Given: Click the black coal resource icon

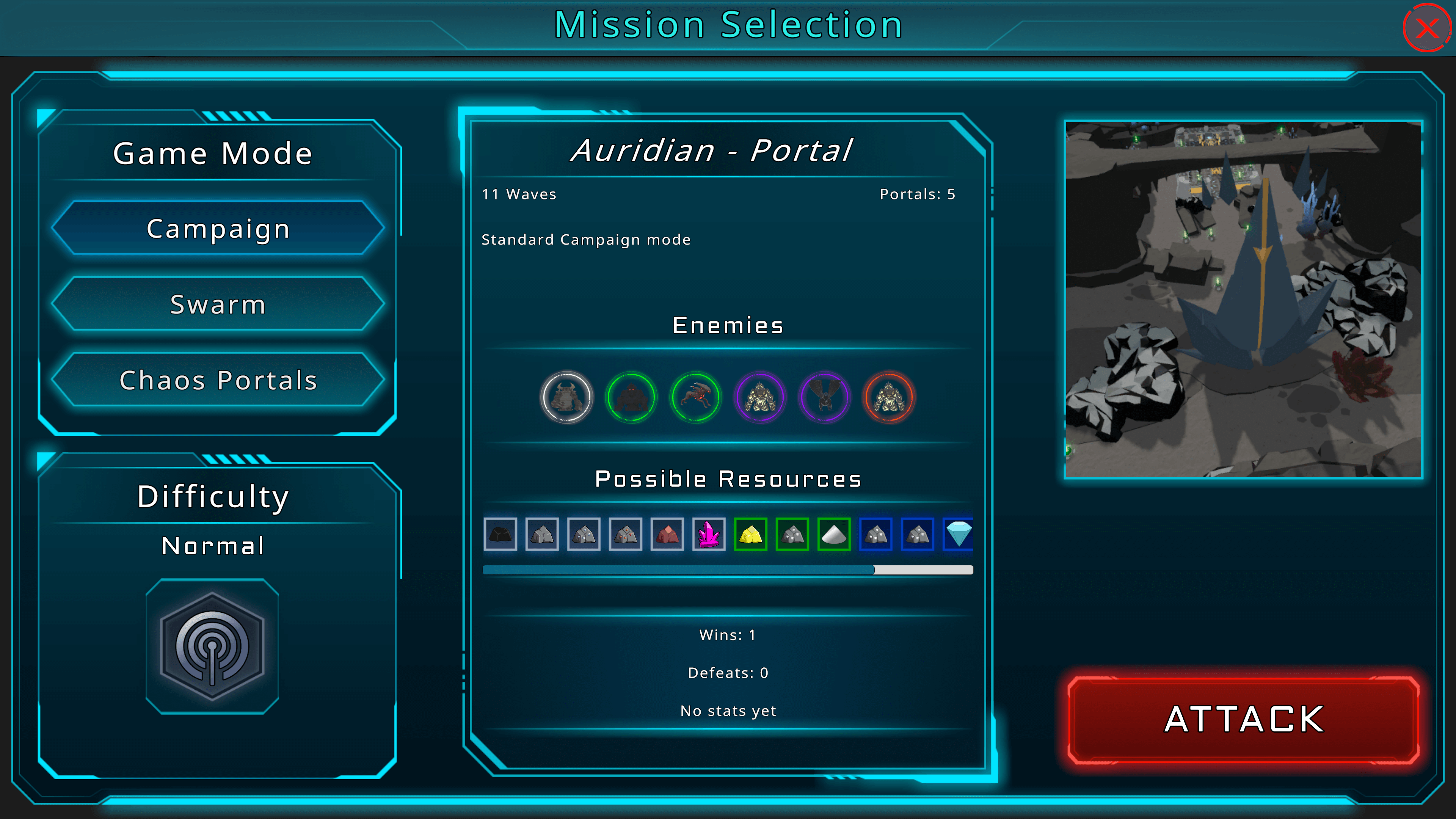Looking at the screenshot, I should 500,534.
